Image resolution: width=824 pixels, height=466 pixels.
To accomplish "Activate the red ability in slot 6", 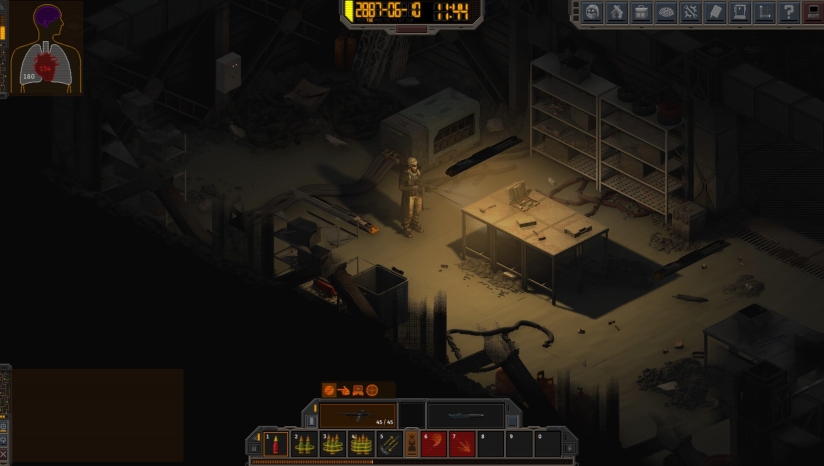I will point(434,444).
